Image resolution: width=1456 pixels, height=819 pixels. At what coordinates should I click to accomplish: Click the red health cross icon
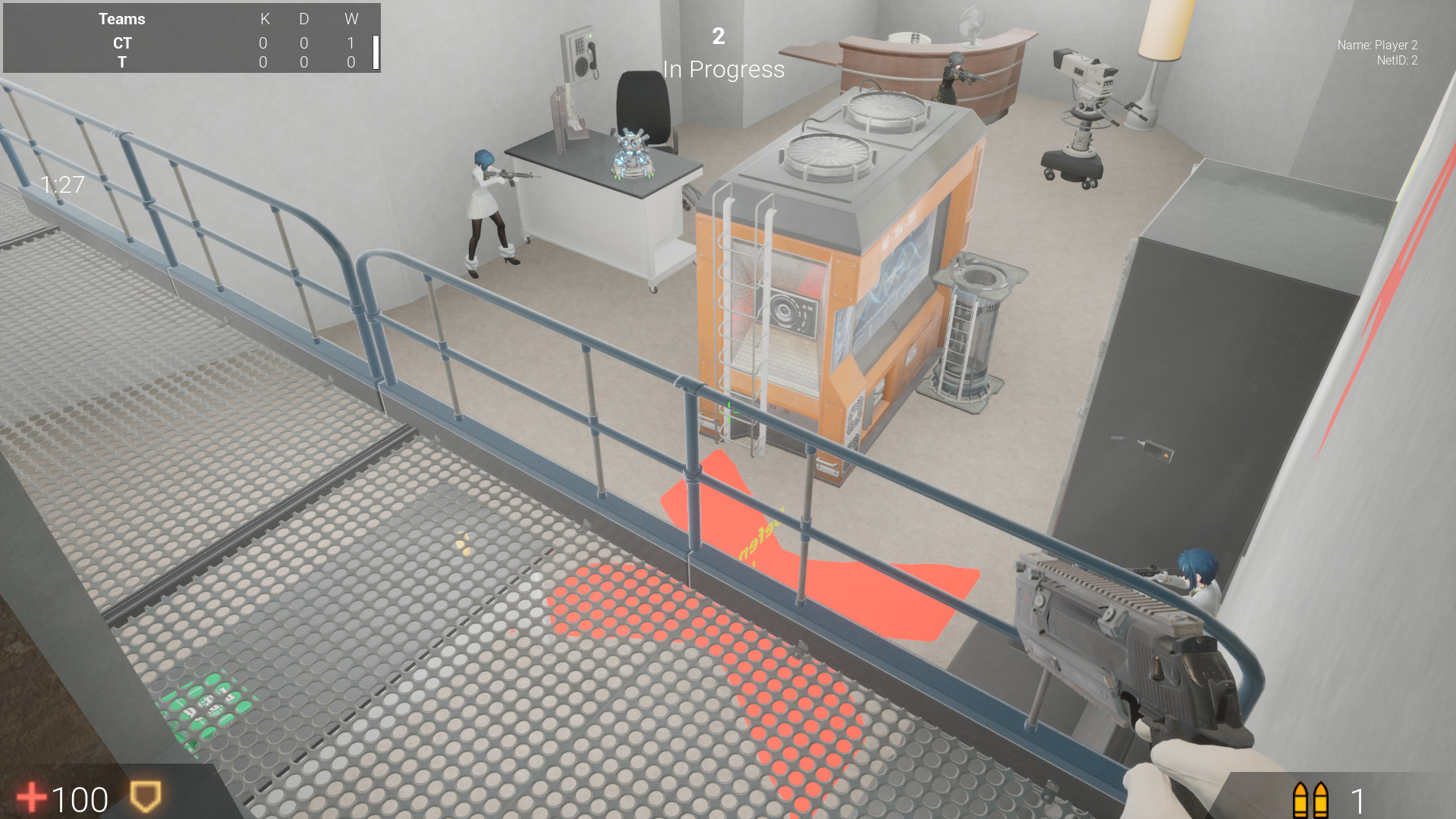[32, 798]
